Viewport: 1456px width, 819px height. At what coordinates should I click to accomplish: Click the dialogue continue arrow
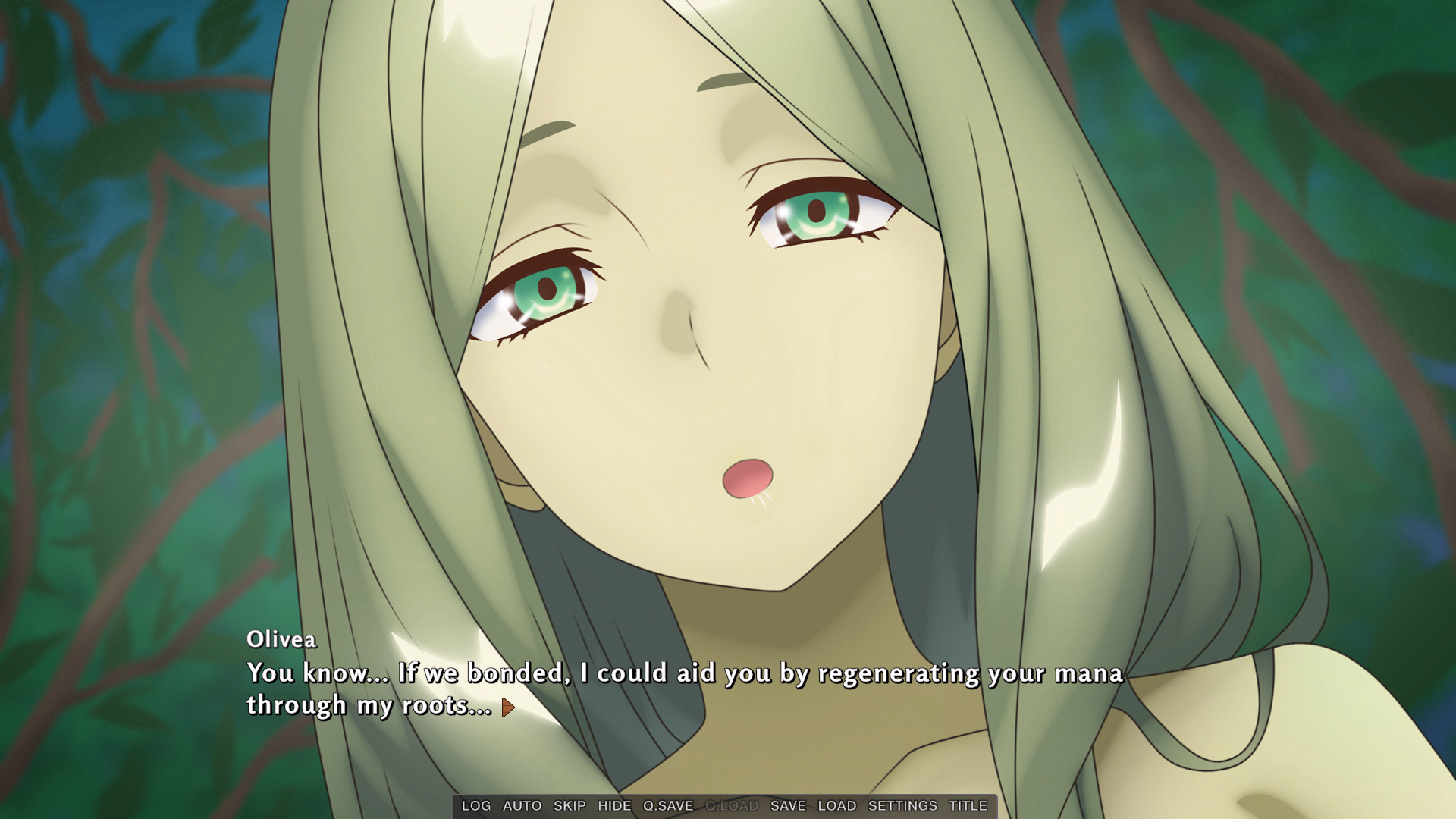coord(508,708)
